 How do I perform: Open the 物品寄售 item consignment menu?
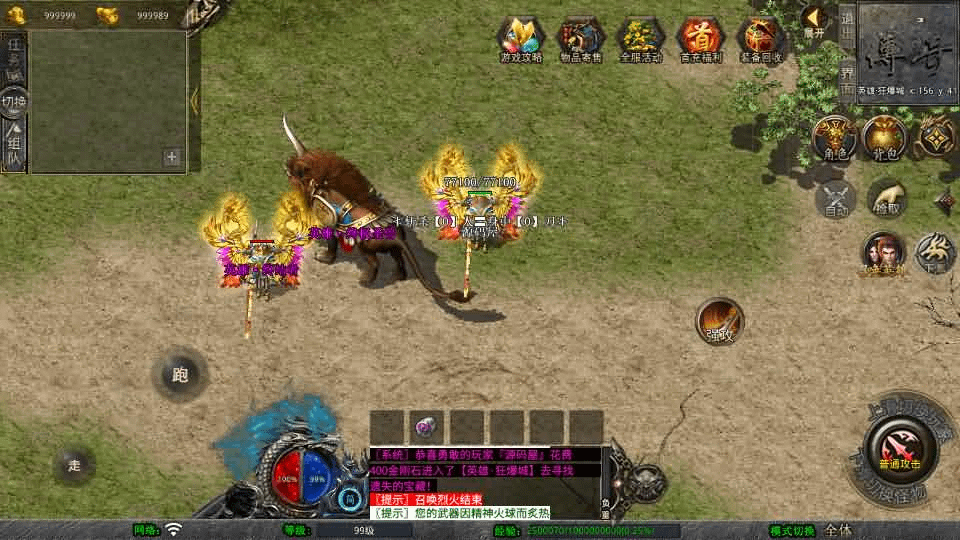pos(581,40)
